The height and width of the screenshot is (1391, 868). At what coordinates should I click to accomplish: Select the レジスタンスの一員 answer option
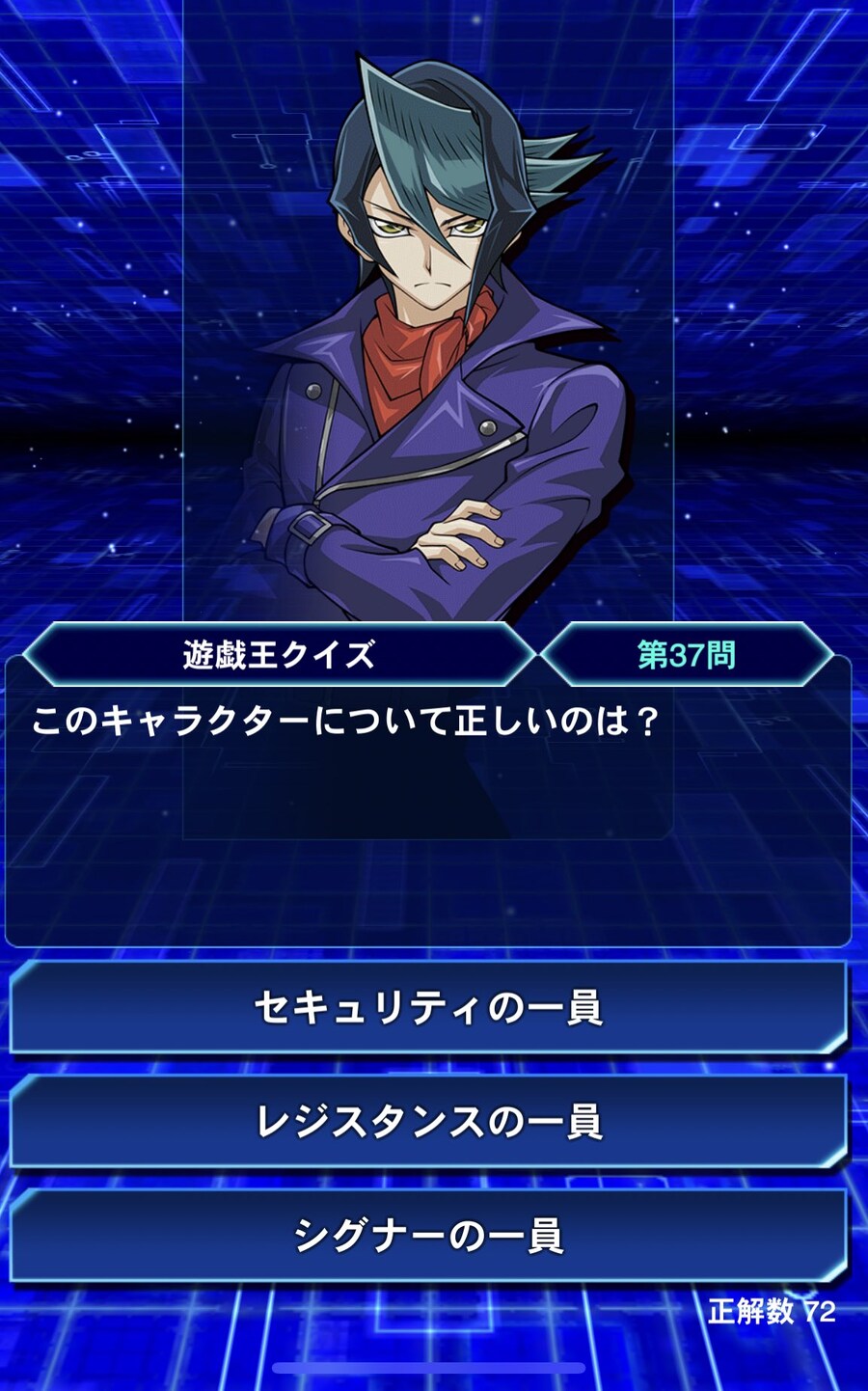tap(428, 1121)
